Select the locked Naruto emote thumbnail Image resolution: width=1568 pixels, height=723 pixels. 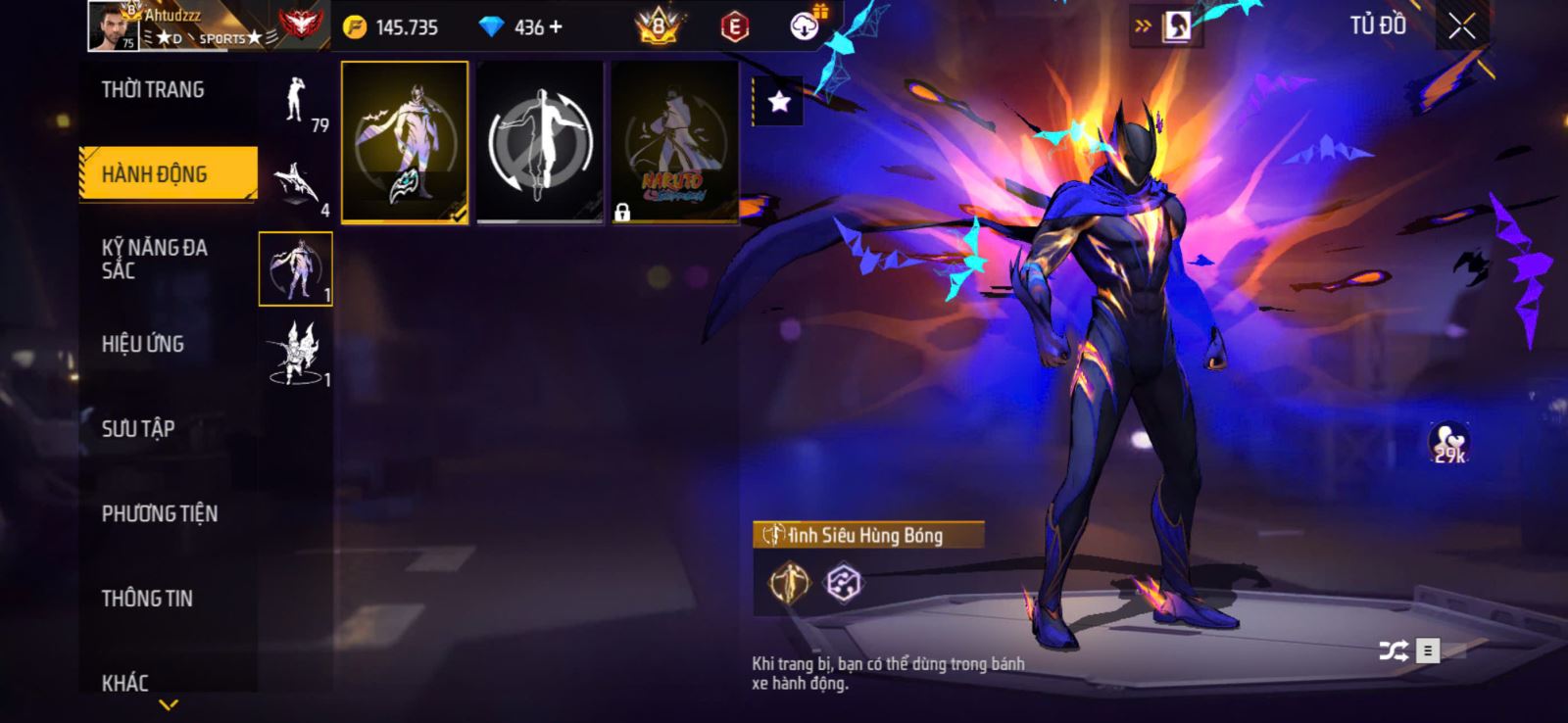tap(674, 142)
